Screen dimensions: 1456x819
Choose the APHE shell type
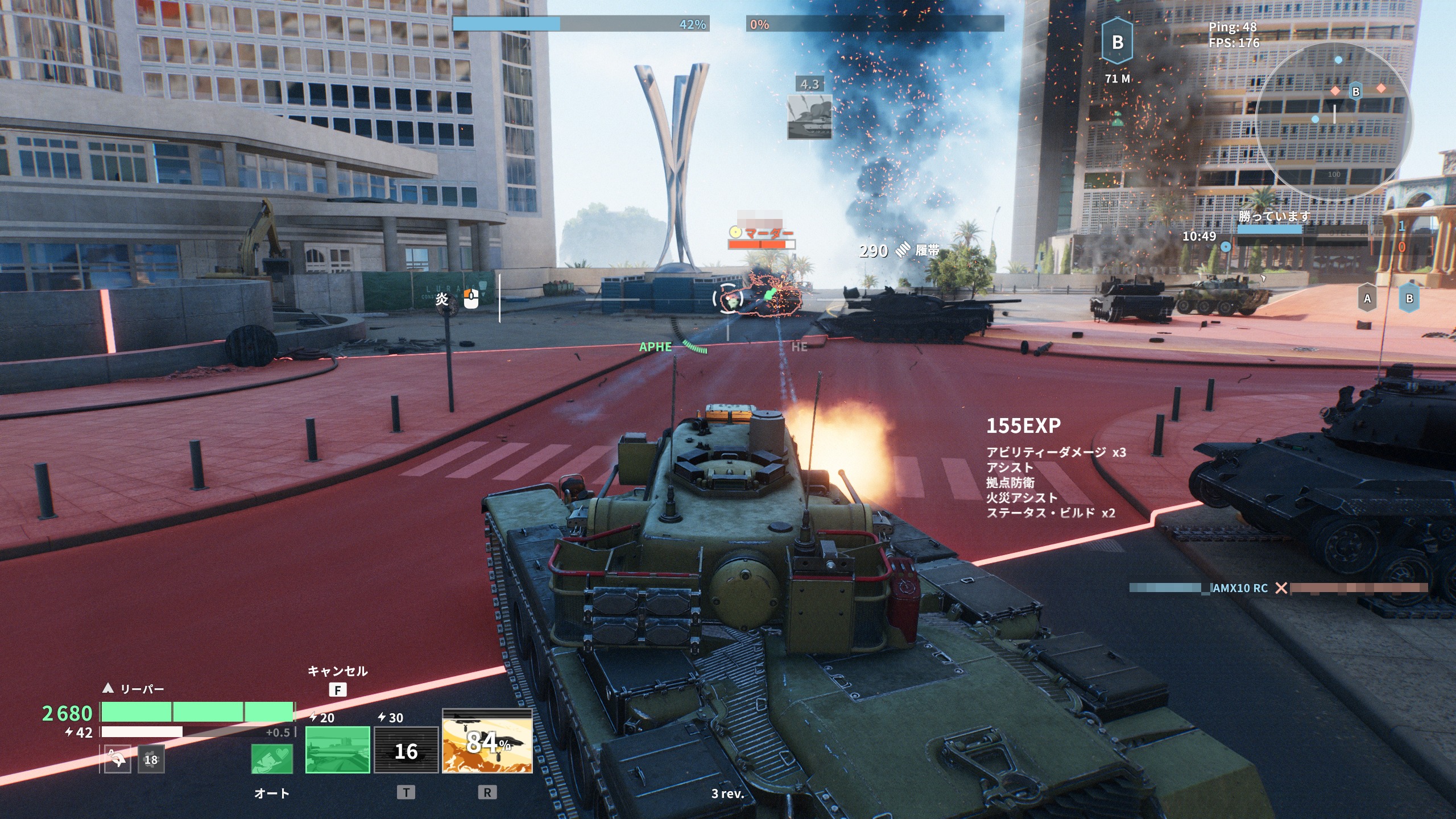(655, 346)
